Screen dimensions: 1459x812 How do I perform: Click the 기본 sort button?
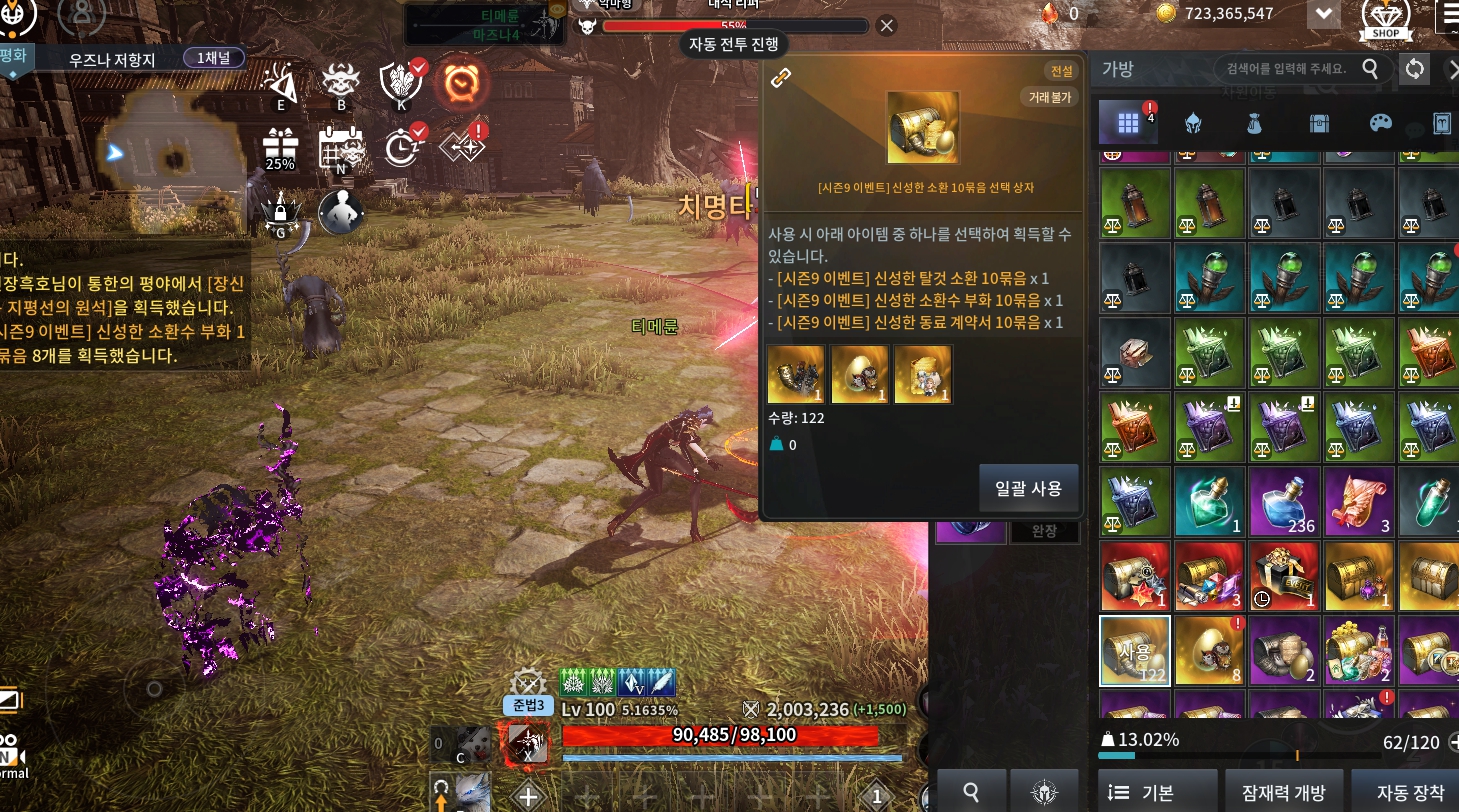click(1157, 792)
